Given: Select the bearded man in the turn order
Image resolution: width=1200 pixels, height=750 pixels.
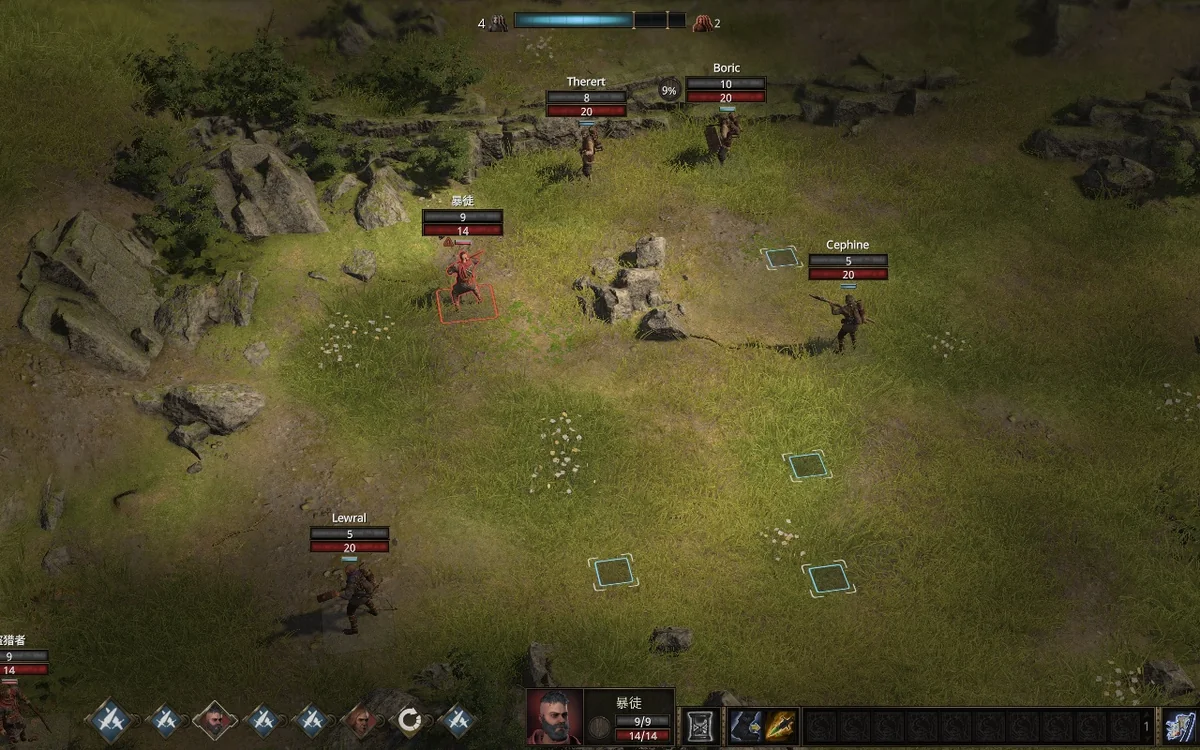Looking at the screenshot, I should pyautogui.click(x=214, y=720).
